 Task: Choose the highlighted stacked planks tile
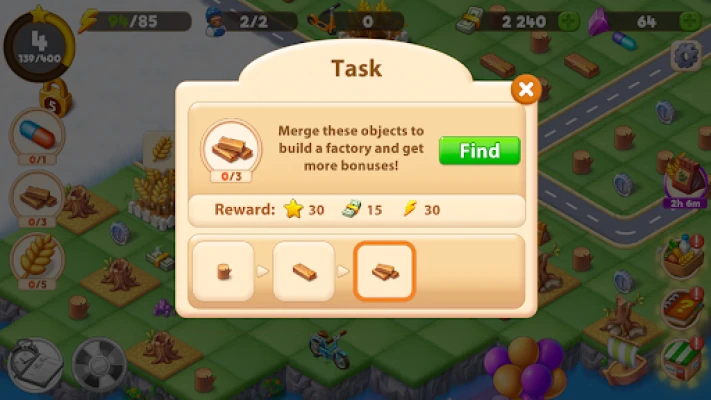(x=385, y=271)
